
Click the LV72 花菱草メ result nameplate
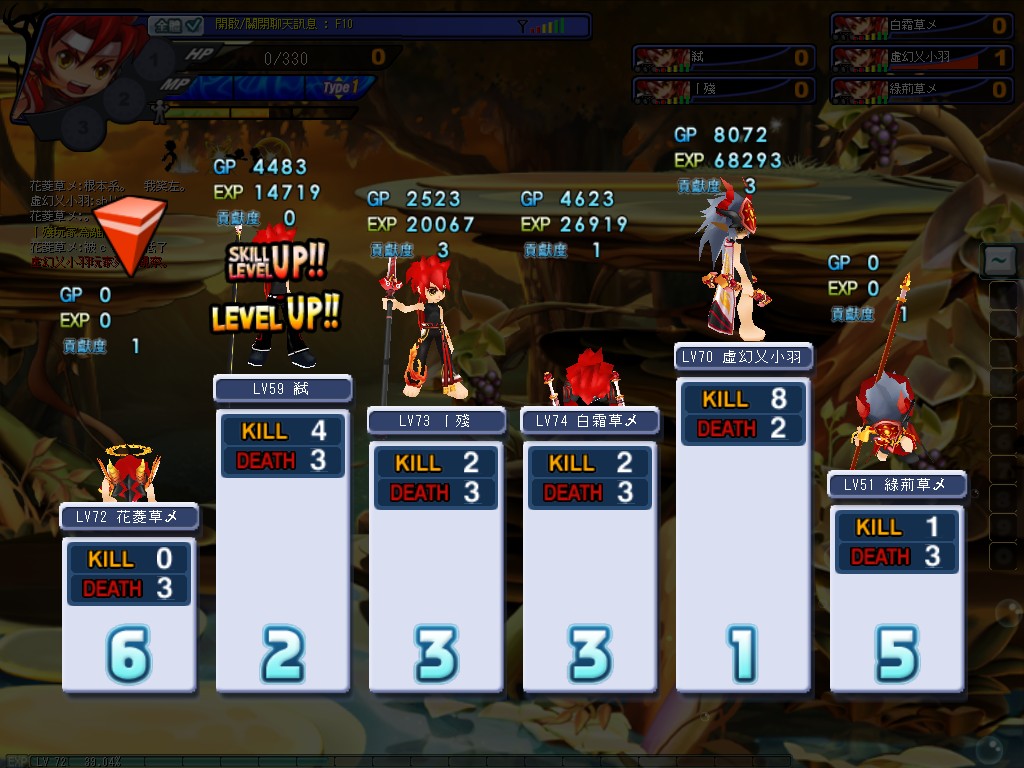[129, 517]
